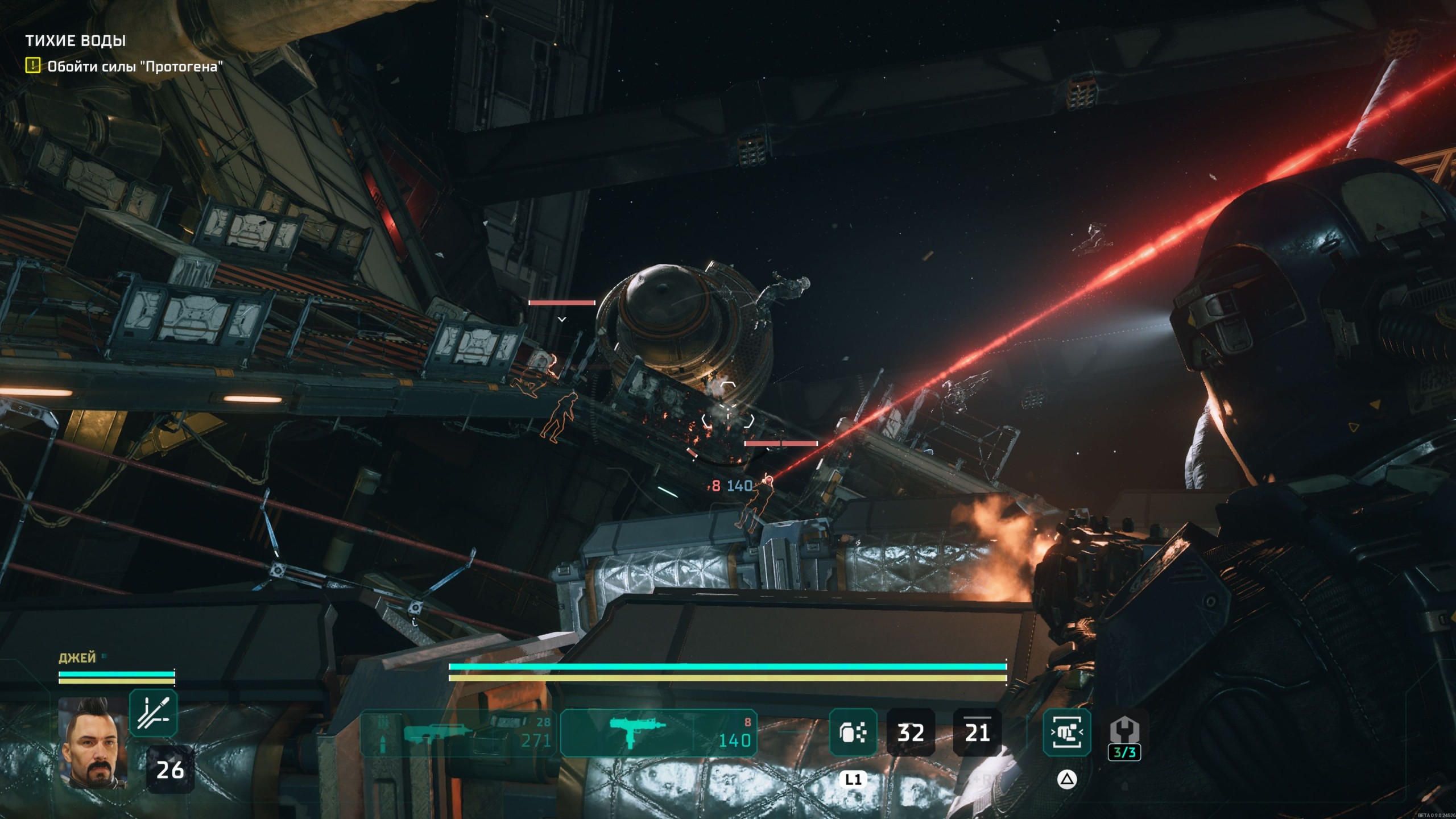
Task: Activate the fist melee ability icon
Action: coord(1066,733)
